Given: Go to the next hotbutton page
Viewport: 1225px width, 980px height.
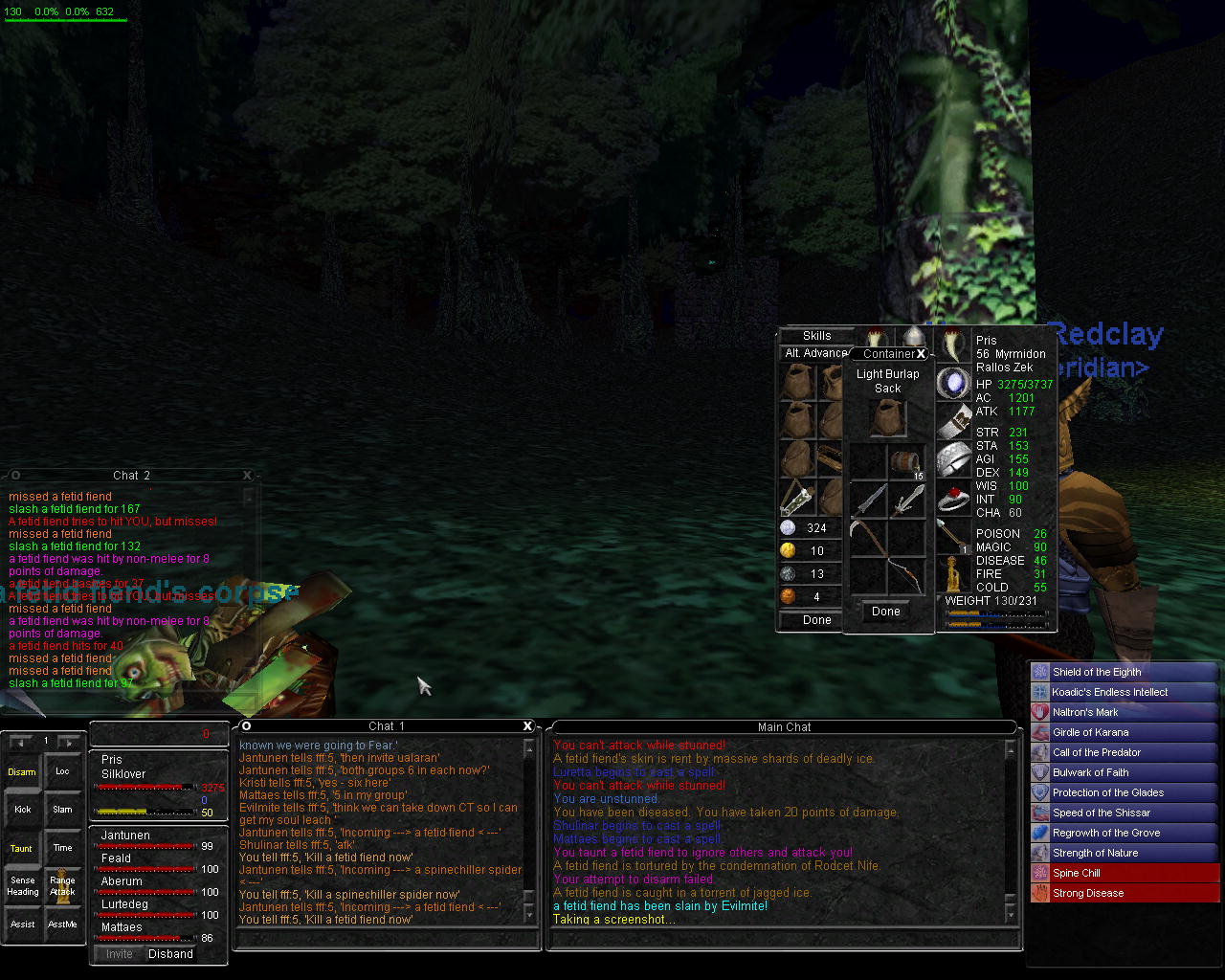Looking at the screenshot, I should pyautogui.click(x=69, y=742).
